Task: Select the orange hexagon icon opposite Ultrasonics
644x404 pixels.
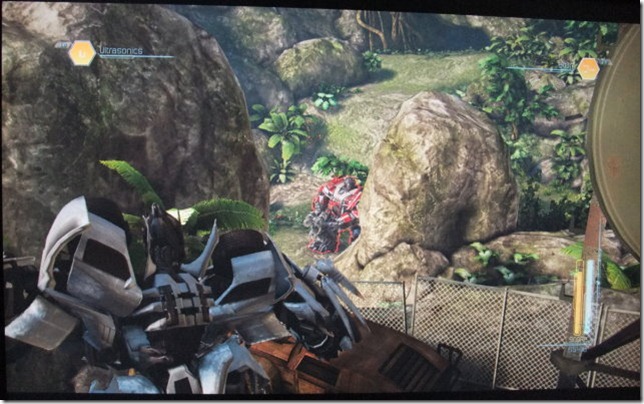Action: click(x=588, y=68)
